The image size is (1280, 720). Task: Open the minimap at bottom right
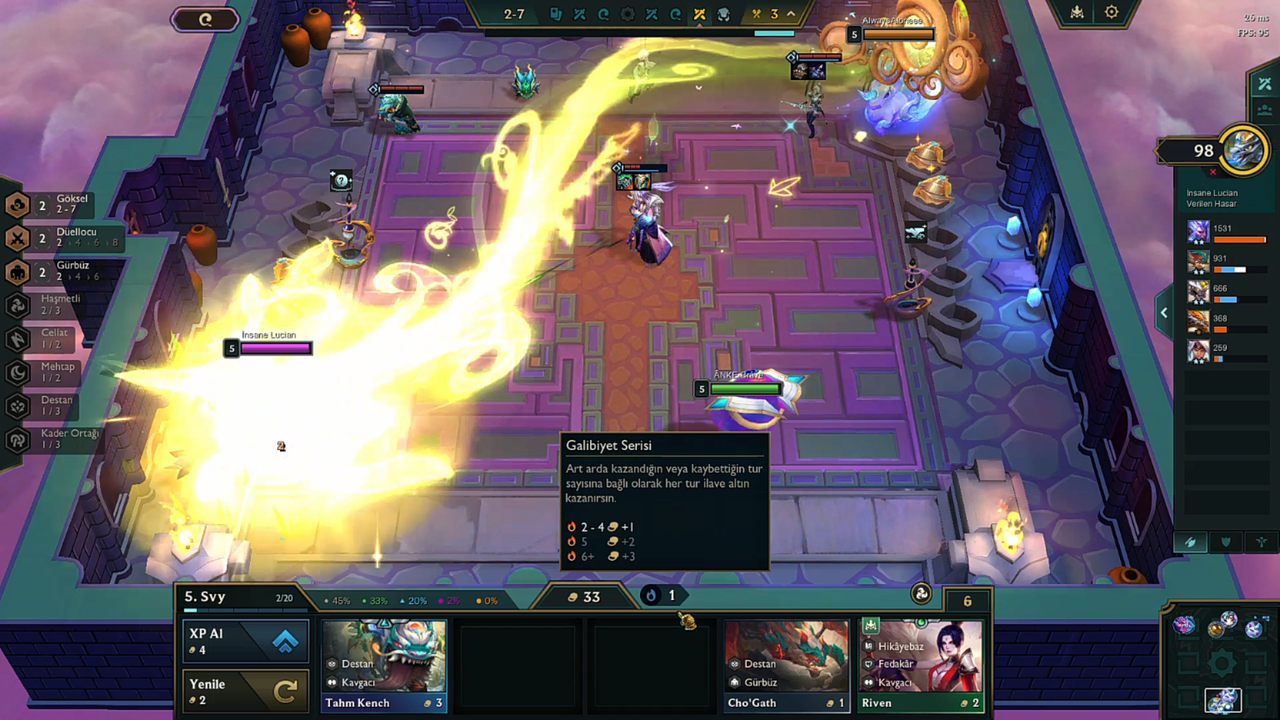point(1222,665)
